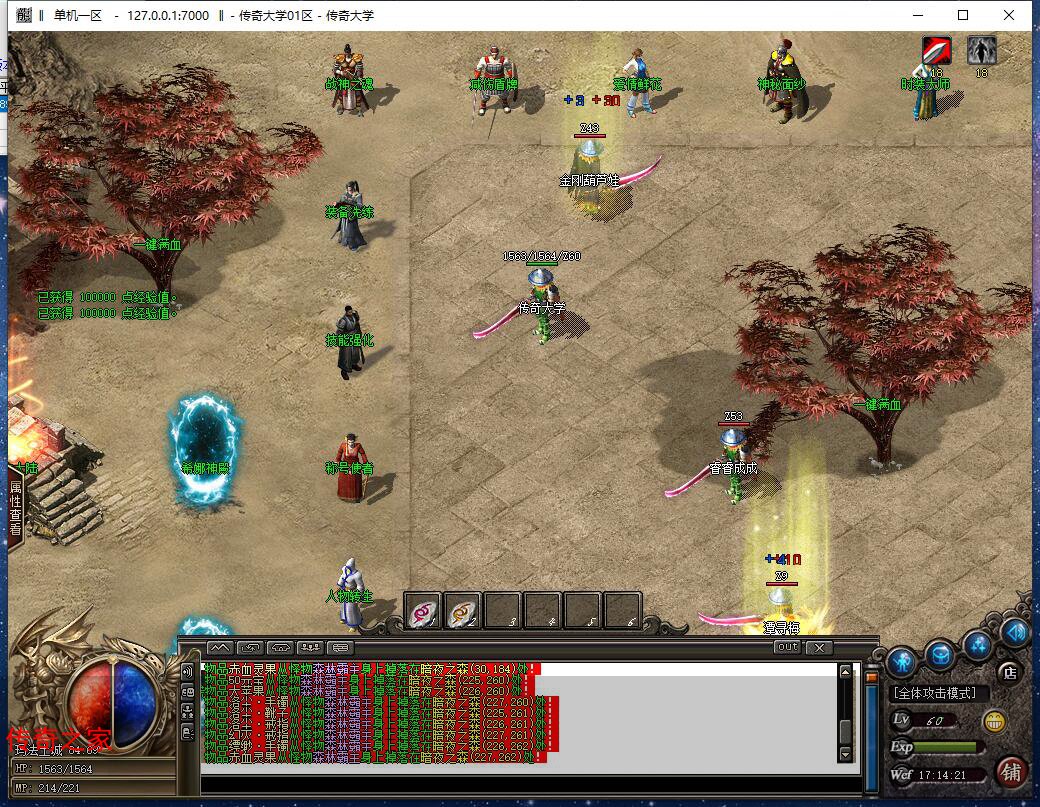Open the red 铺 stall button
Screen dimensions: 1040x807
1012,771
